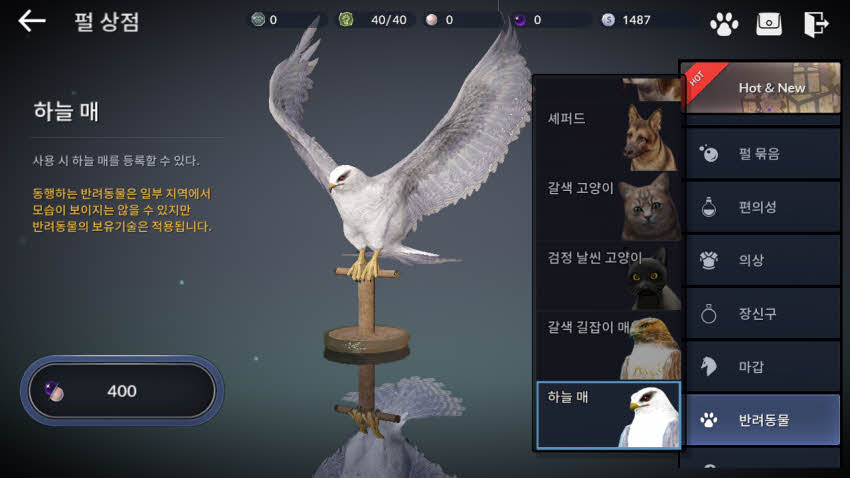Image resolution: width=850 pixels, height=478 pixels.
Task: Switch to the 펄 묶음 category
Action: pos(763,154)
